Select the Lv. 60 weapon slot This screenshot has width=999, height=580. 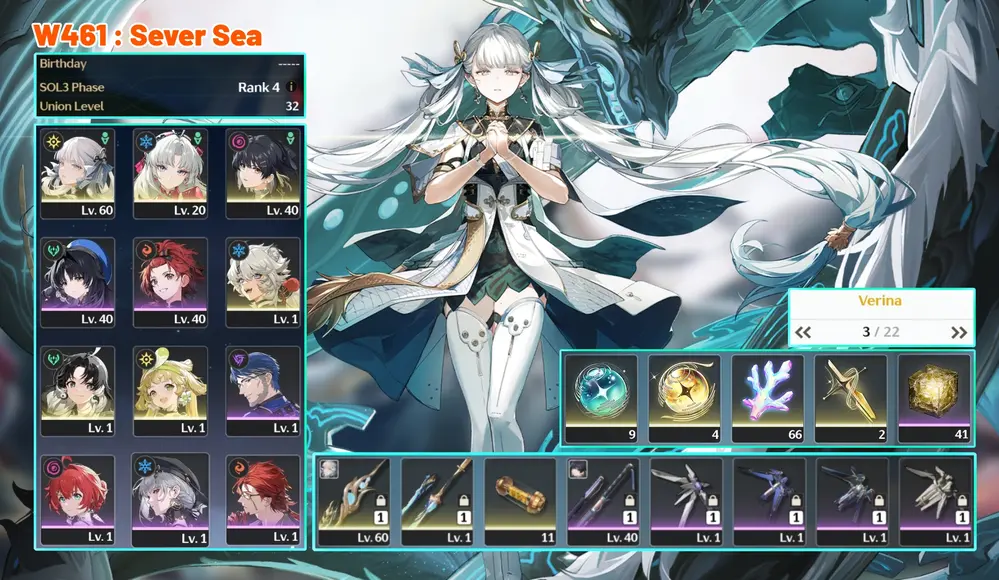[355, 502]
